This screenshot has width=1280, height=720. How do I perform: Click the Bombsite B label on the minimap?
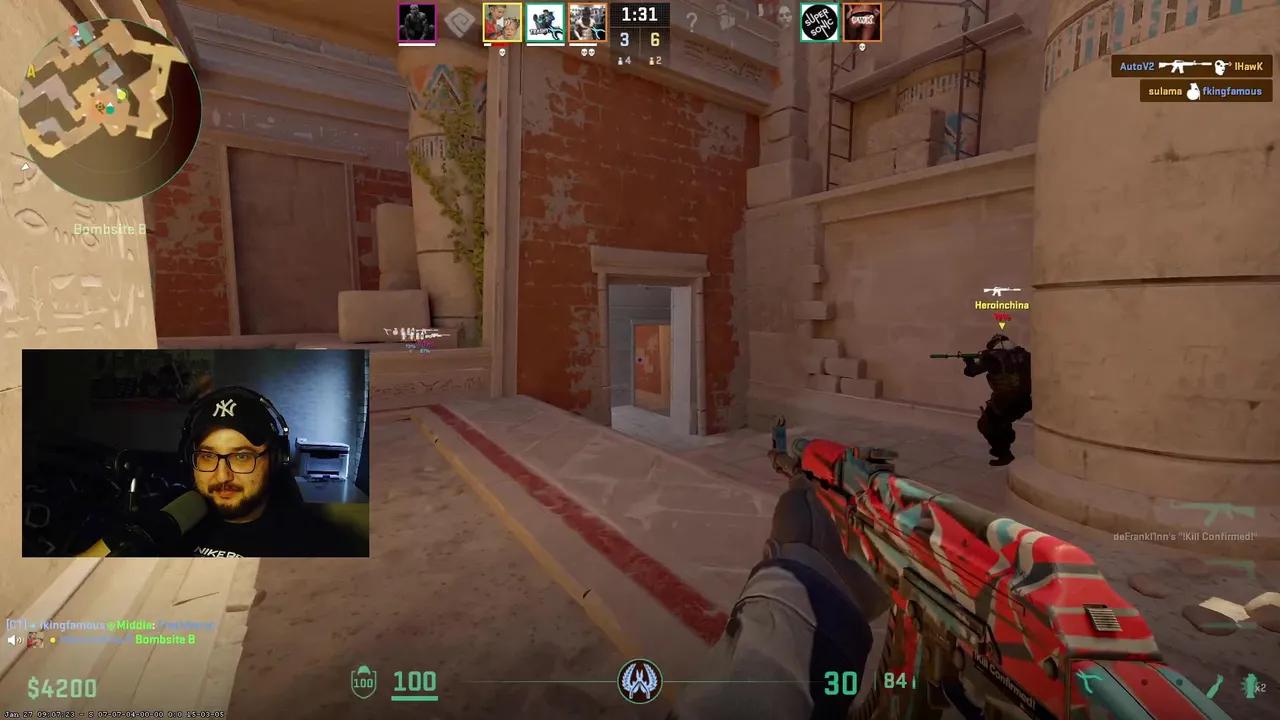110,229
